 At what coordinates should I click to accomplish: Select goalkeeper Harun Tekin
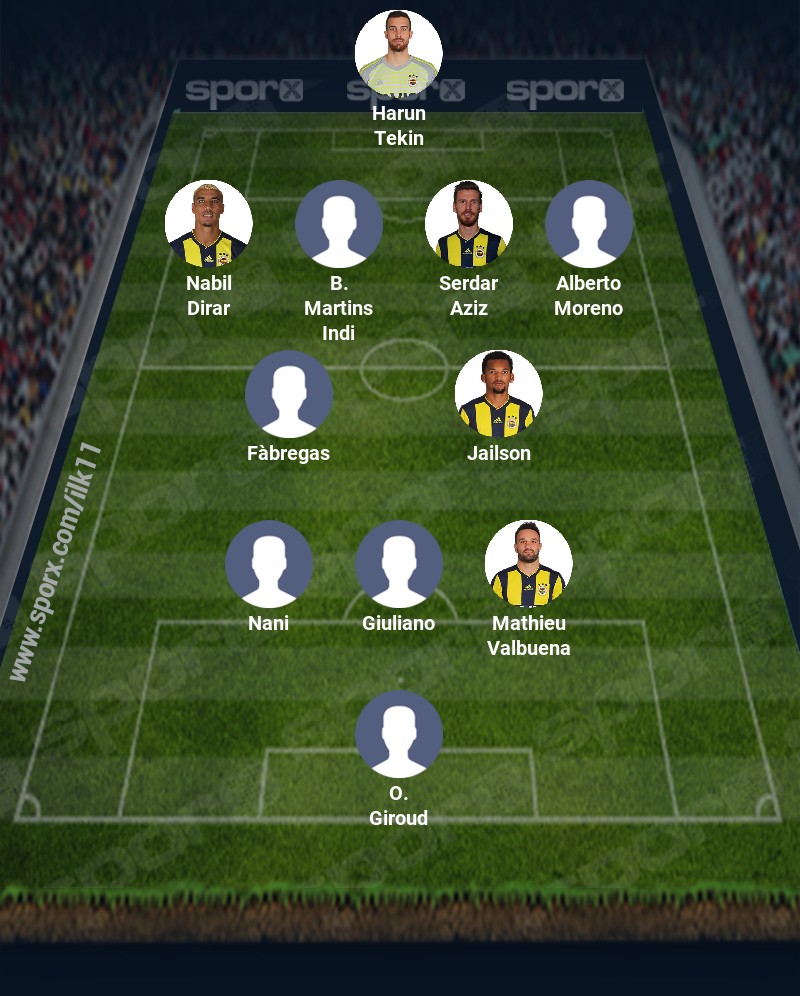[399, 54]
